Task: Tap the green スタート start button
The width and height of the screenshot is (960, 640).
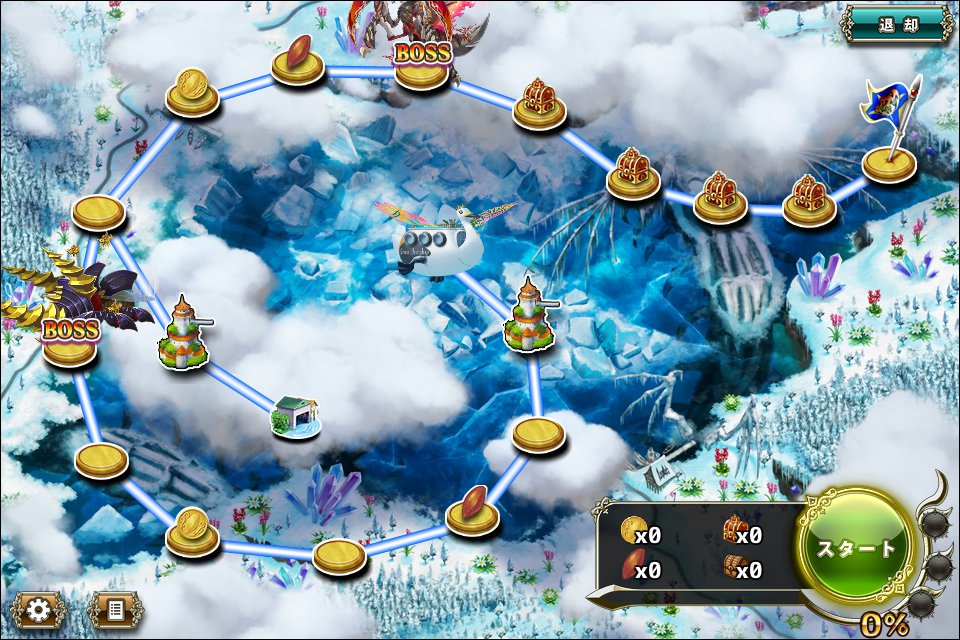Action: point(856,548)
